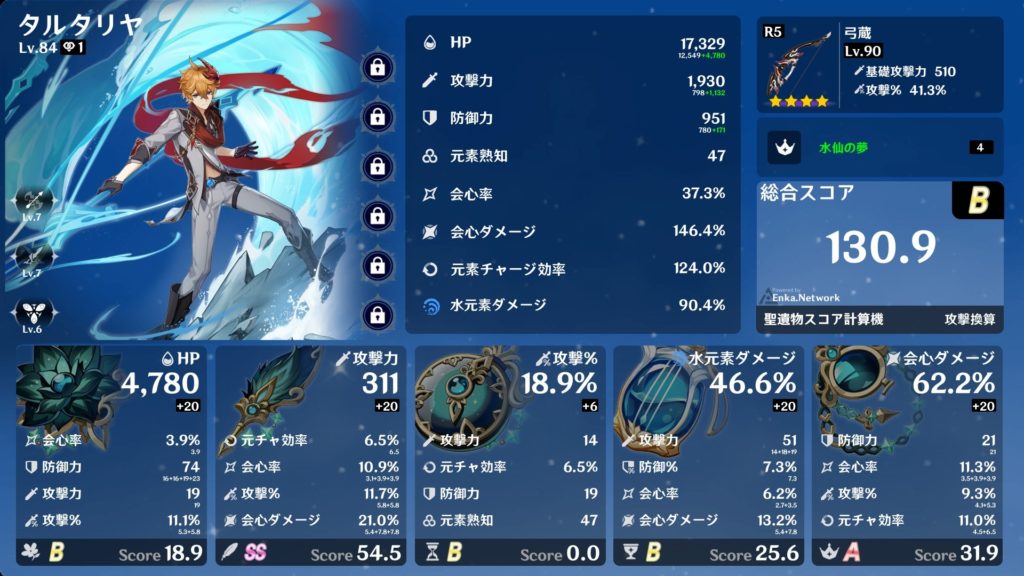Click the 弓蔵 bow weapon icon

click(x=798, y=67)
